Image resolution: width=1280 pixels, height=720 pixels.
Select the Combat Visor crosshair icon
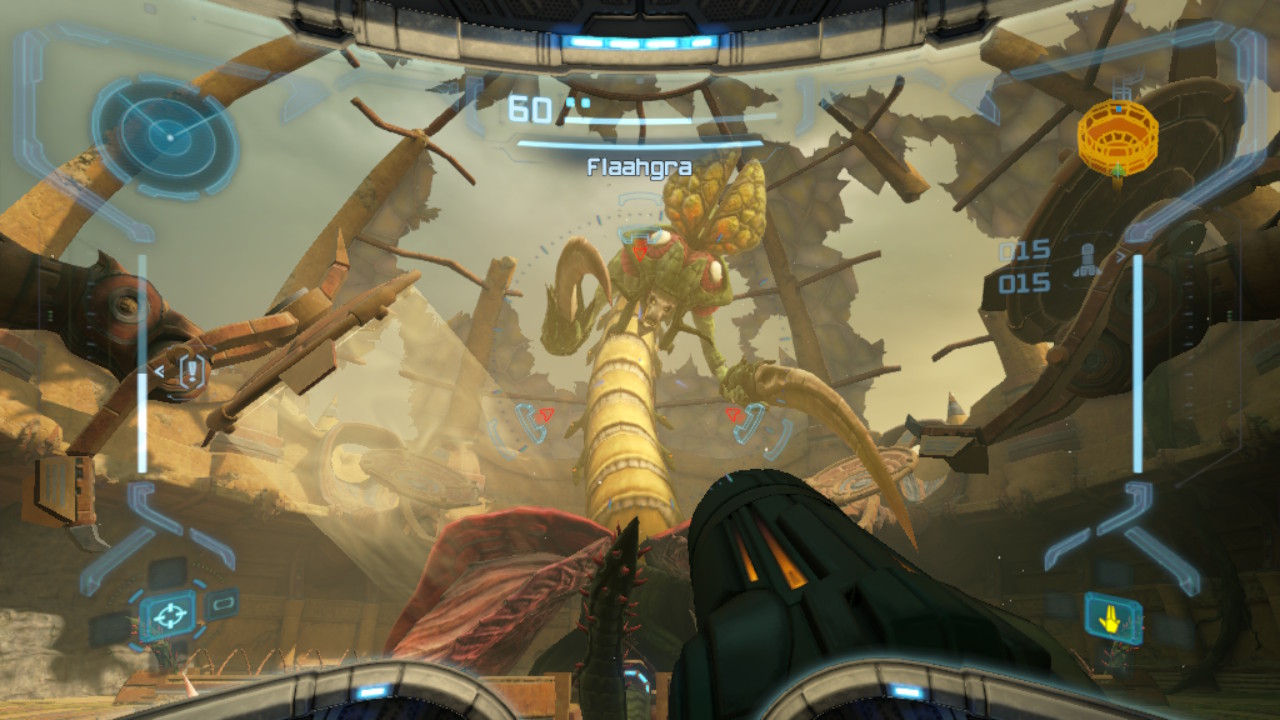(x=167, y=613)
